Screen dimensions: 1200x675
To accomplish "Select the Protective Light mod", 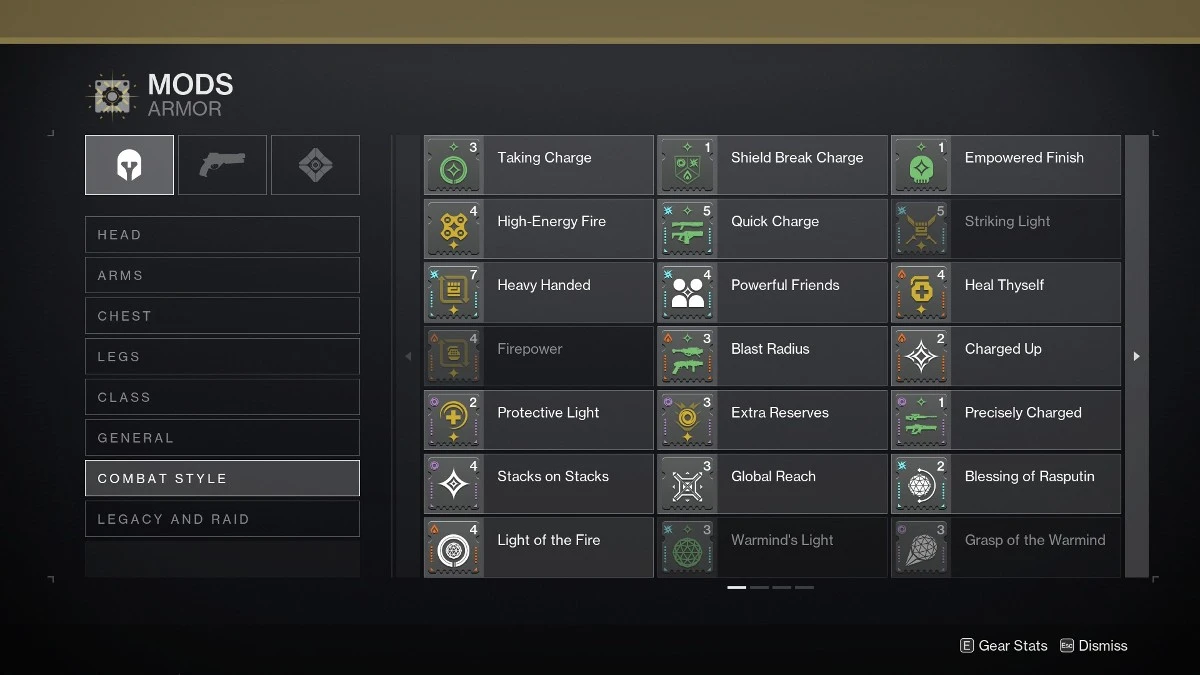I will coord(538,420).
